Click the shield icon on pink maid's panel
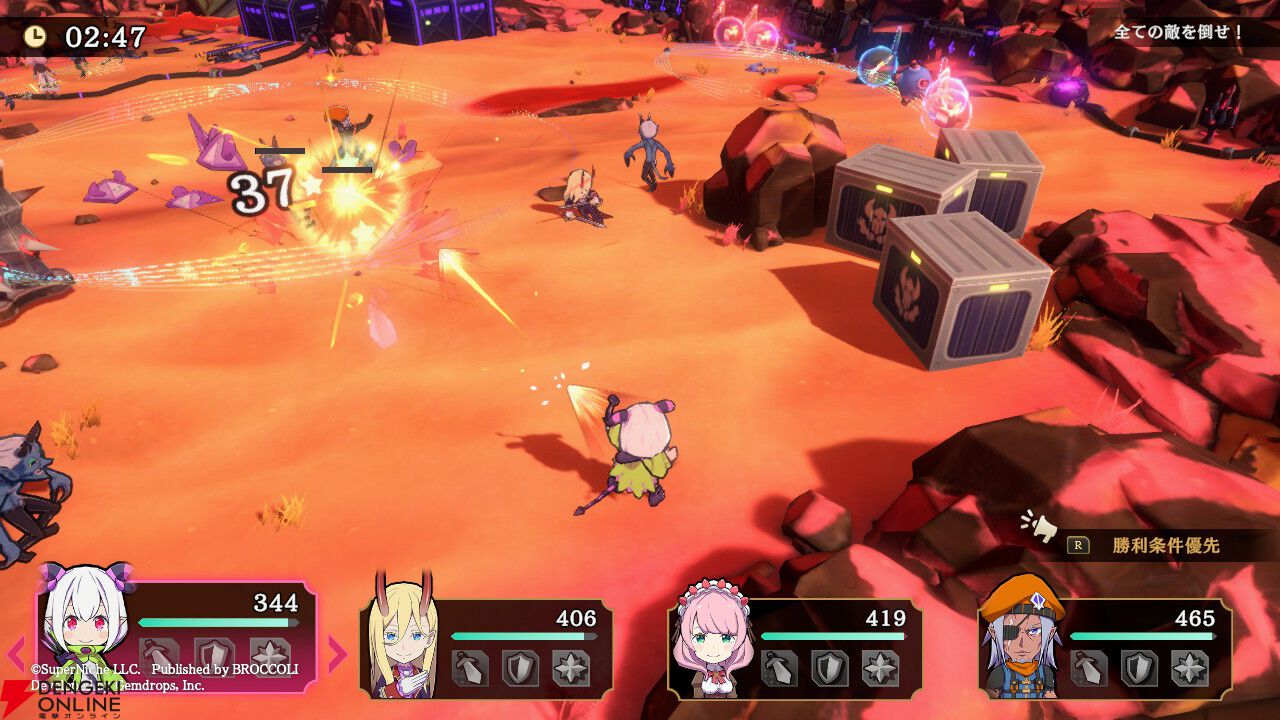1280x720 pixels. pos(830,668)
